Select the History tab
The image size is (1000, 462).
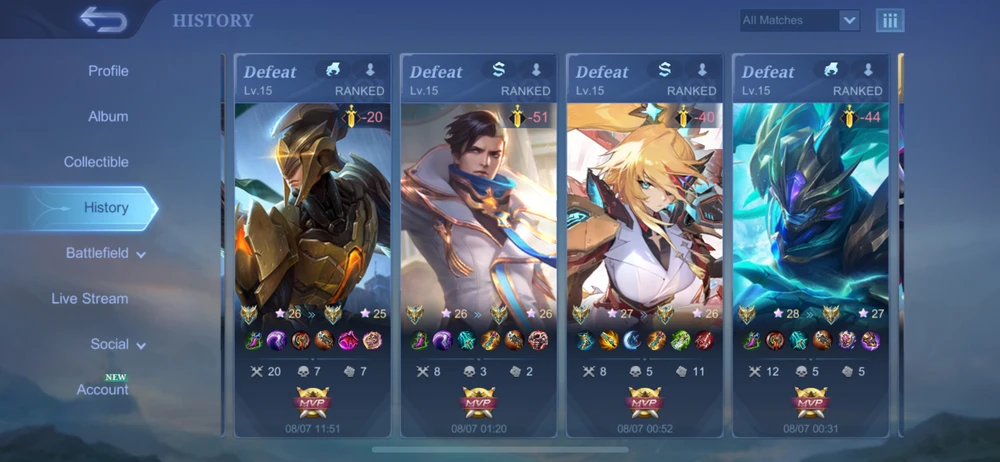click(105, 208)
